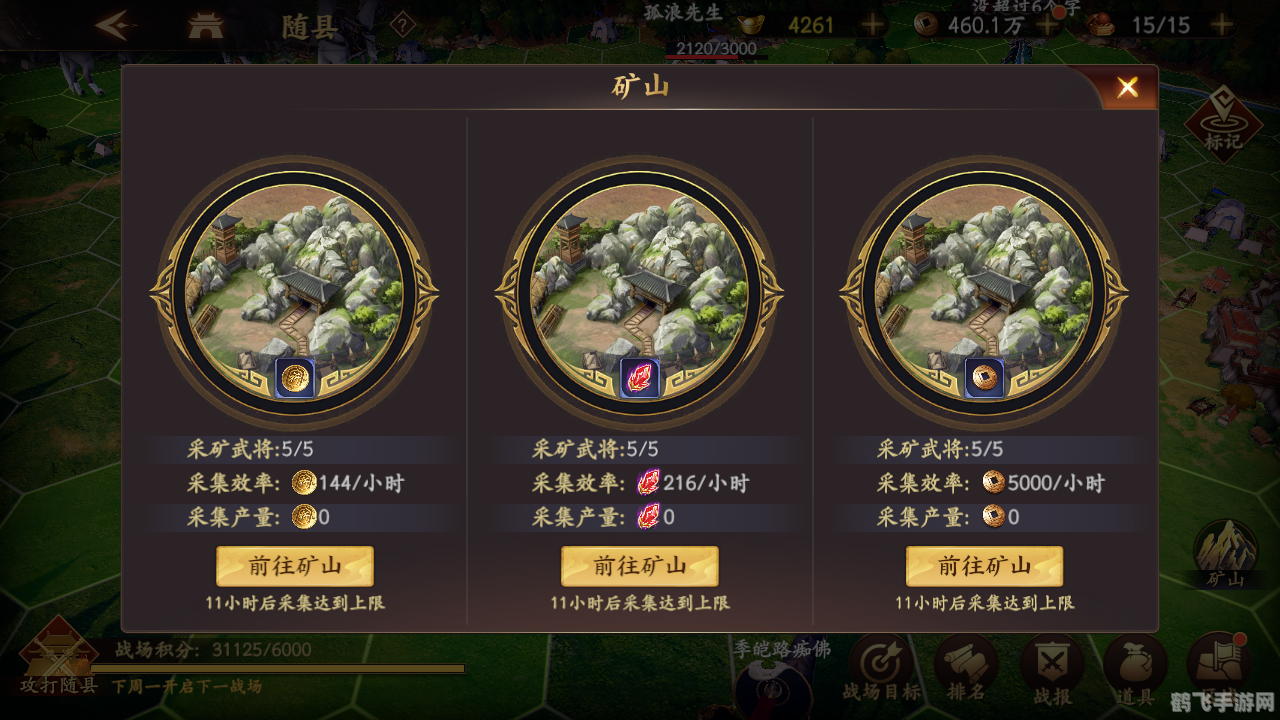Click the red gem icon inside the middle mine circle
This screenshot has width=1280, height=720.
coord(640,378)
